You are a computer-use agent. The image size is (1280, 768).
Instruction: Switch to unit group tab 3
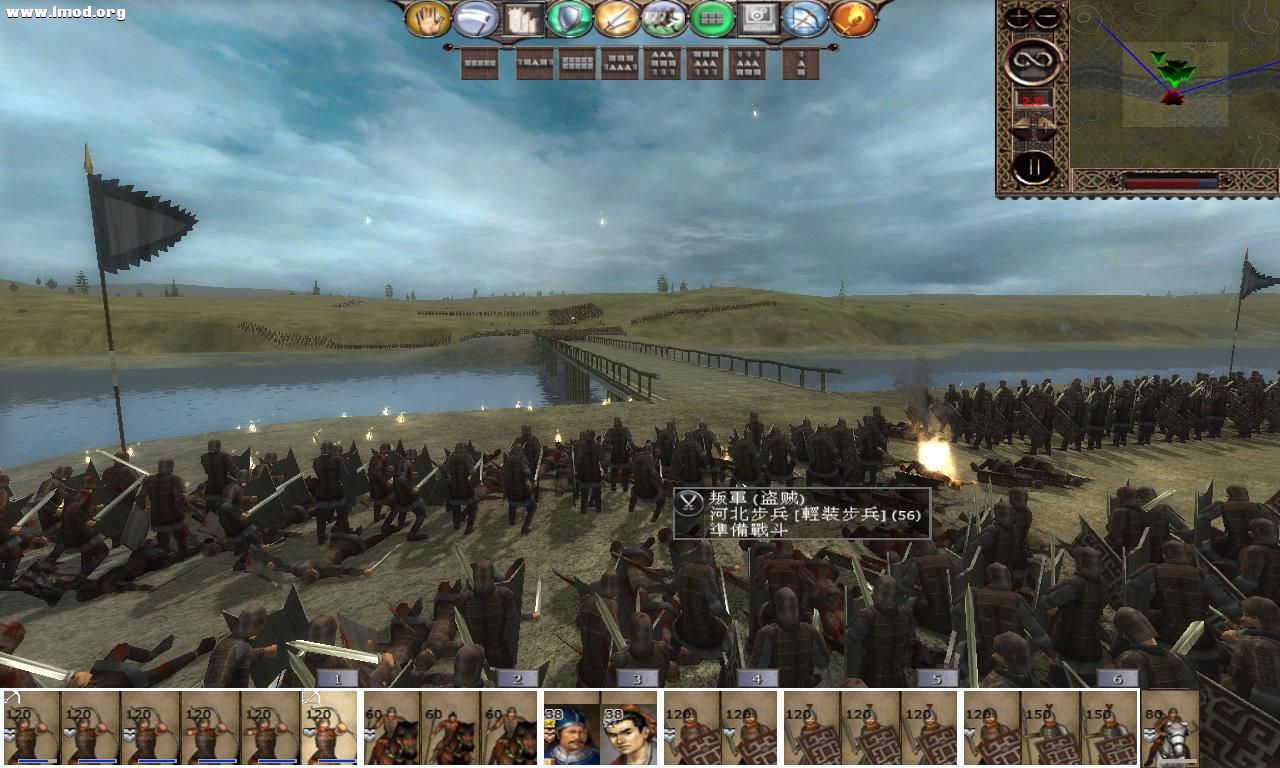click(635, 677)
